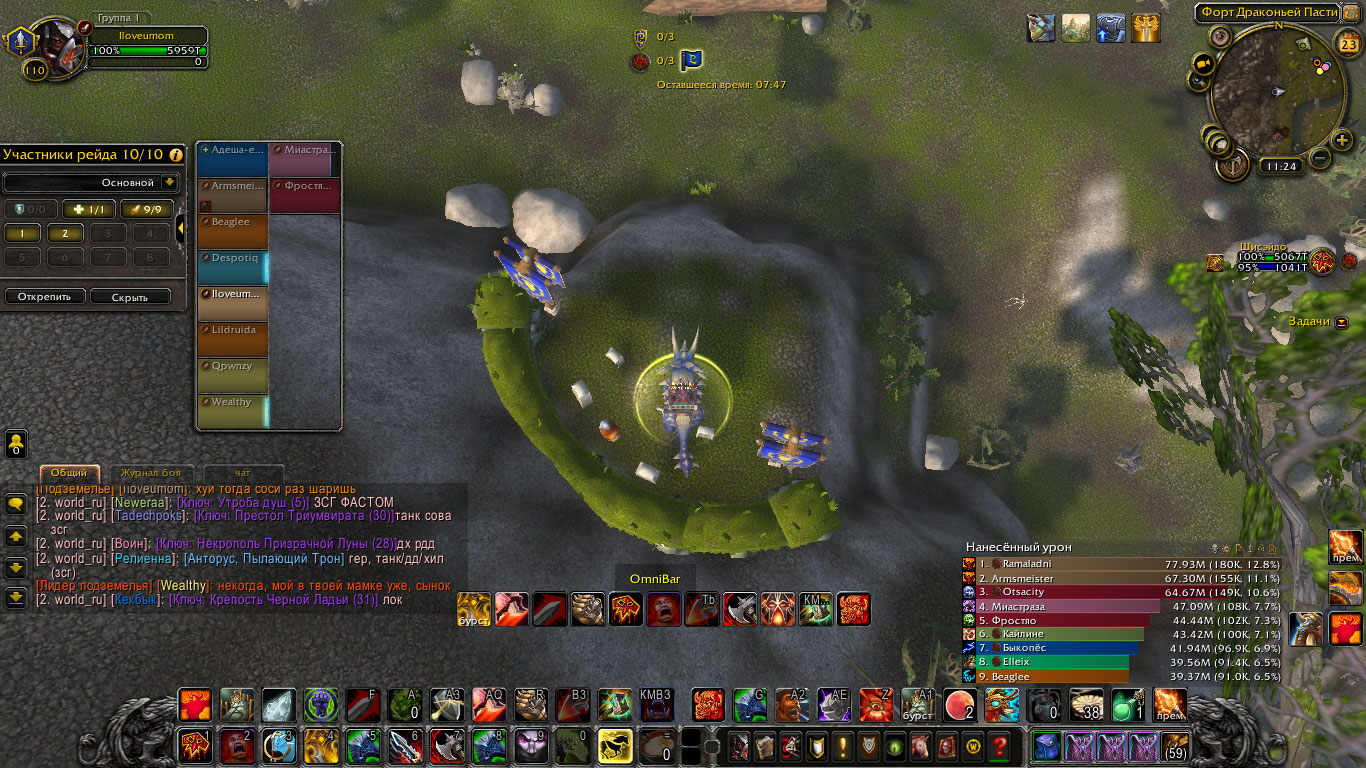Zoom out the minimap with minus button
Image resolution: width=1366 pixels, height=768 pixels.
tap(1320, 158)
